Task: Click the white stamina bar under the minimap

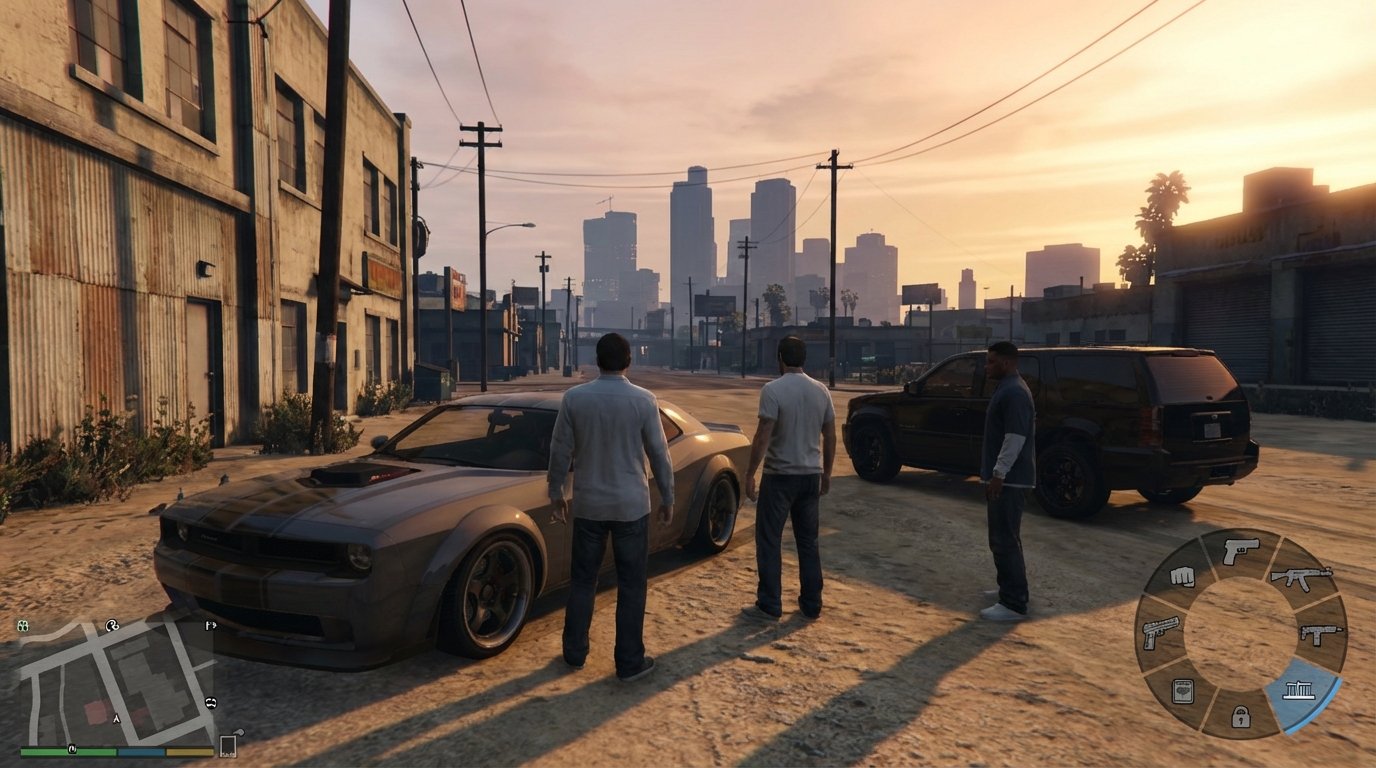Action: click(x=188, y=751)
